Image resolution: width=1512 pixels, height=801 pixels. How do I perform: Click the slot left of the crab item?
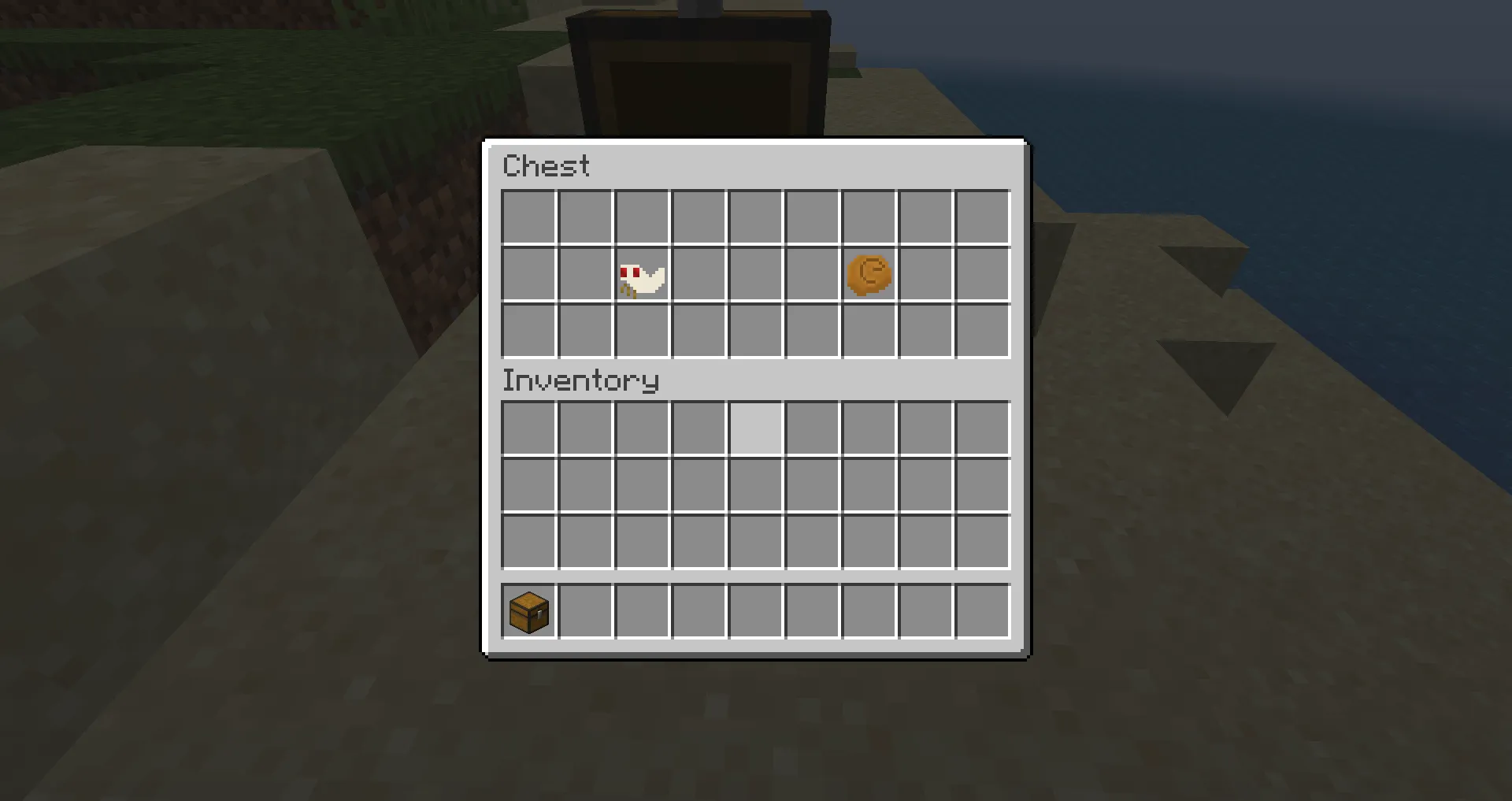pyautogui.click(x=584, y=273)
